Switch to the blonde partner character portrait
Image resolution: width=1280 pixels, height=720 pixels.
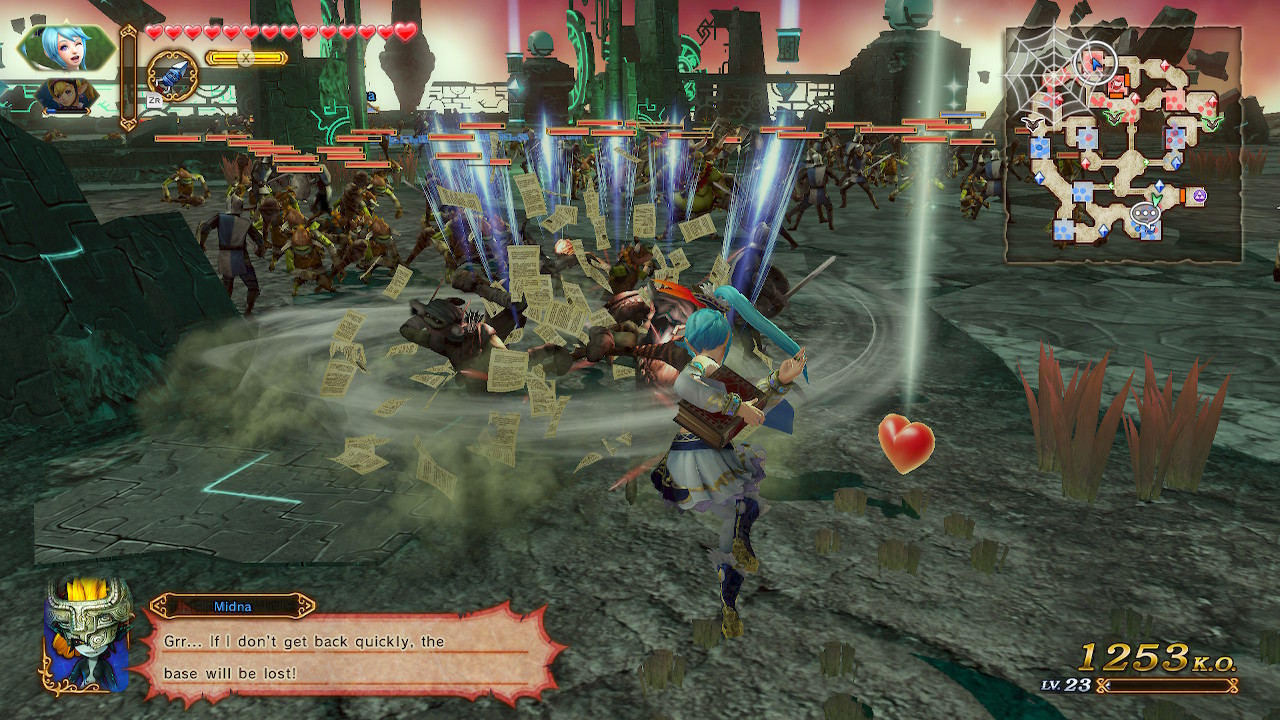66,96
